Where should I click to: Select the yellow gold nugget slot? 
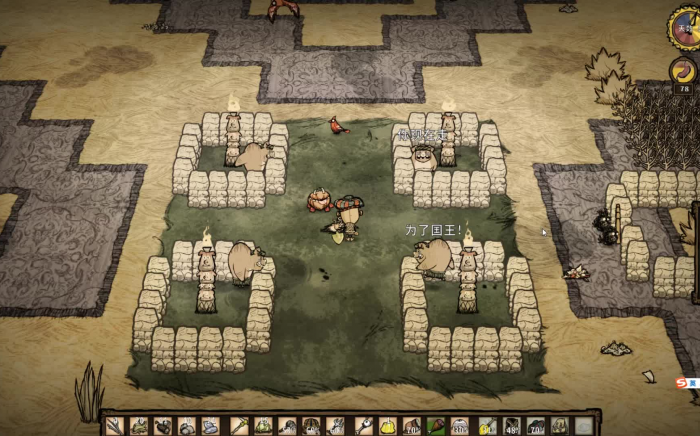point(387,426)
